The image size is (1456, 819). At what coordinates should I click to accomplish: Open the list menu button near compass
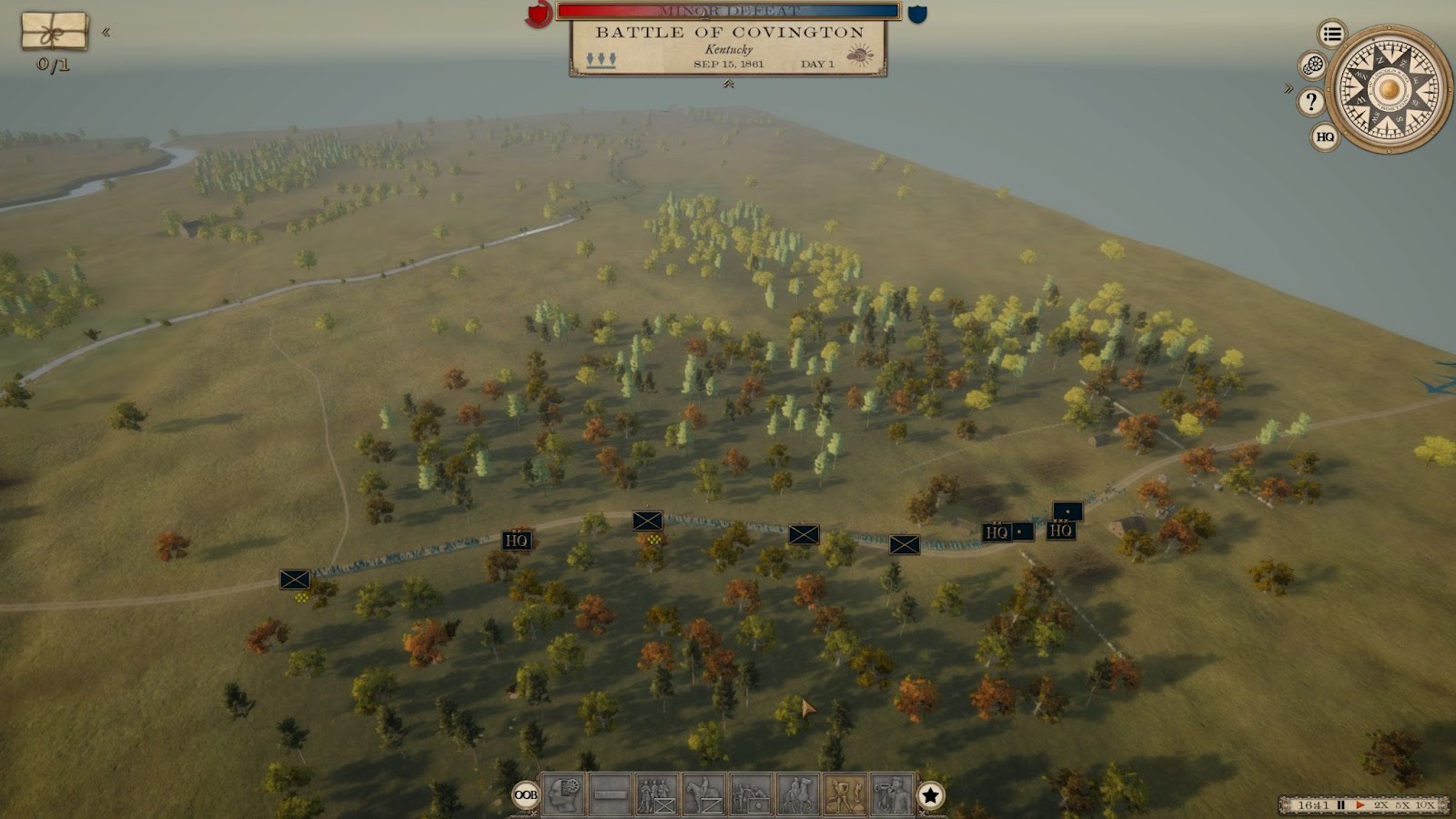point(1332,35)
